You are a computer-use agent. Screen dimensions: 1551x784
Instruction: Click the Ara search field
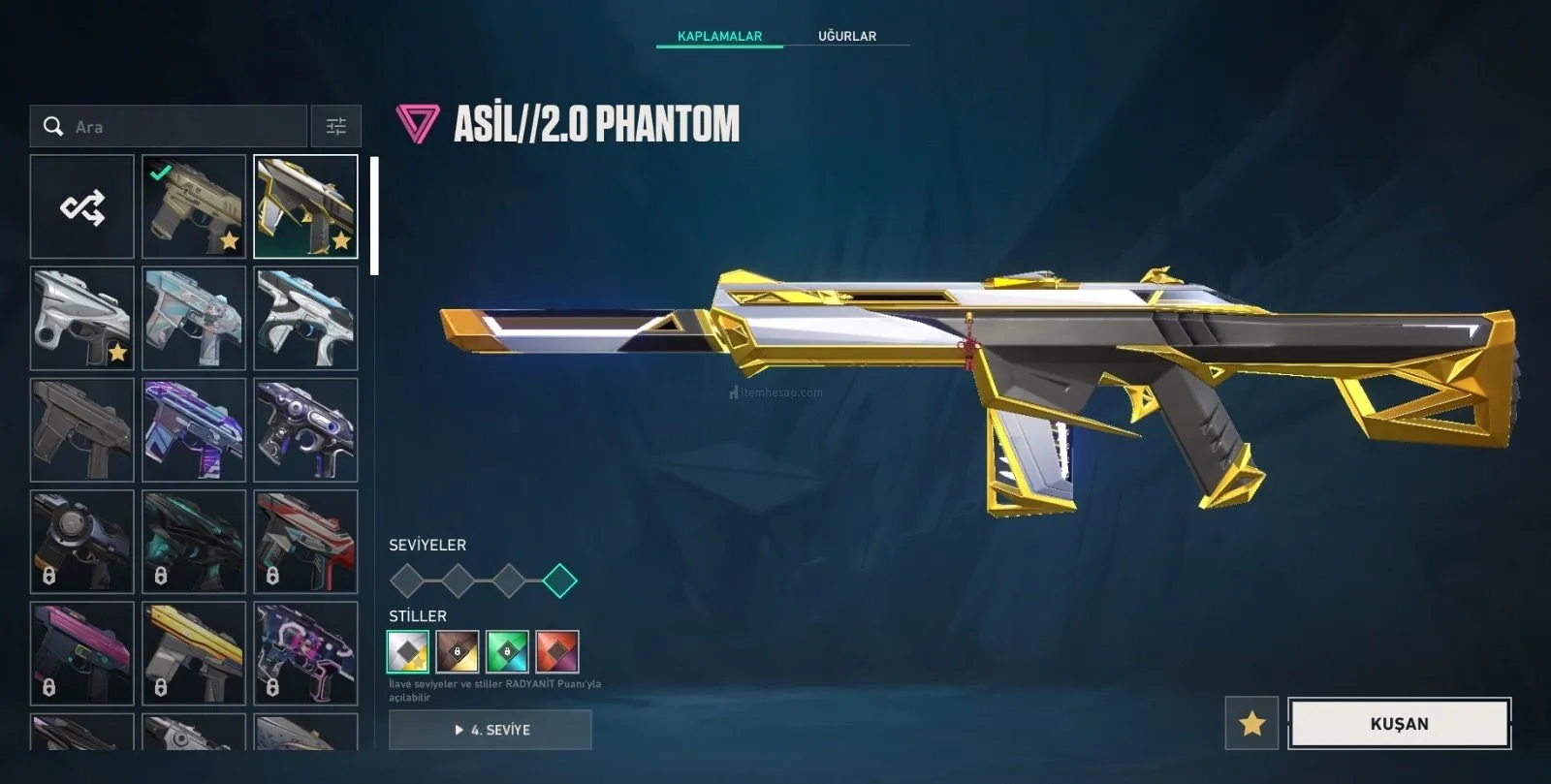(x=184, y=127)
